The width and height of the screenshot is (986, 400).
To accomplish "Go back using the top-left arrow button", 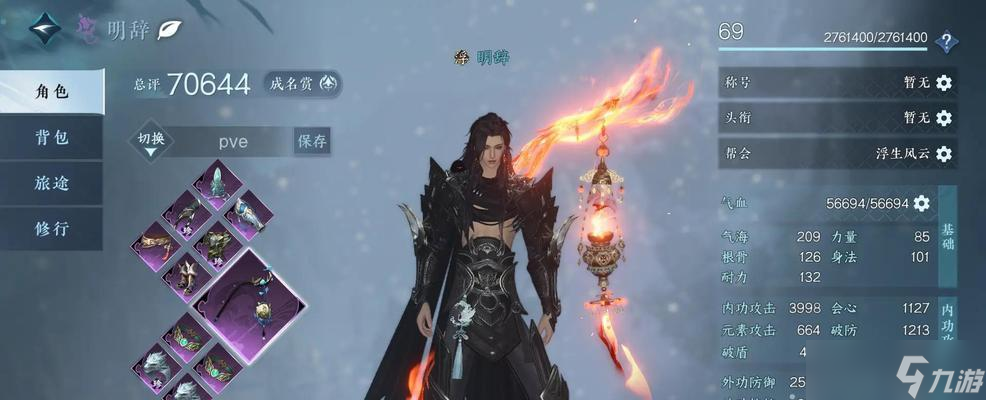I will (x=43, y=28).
